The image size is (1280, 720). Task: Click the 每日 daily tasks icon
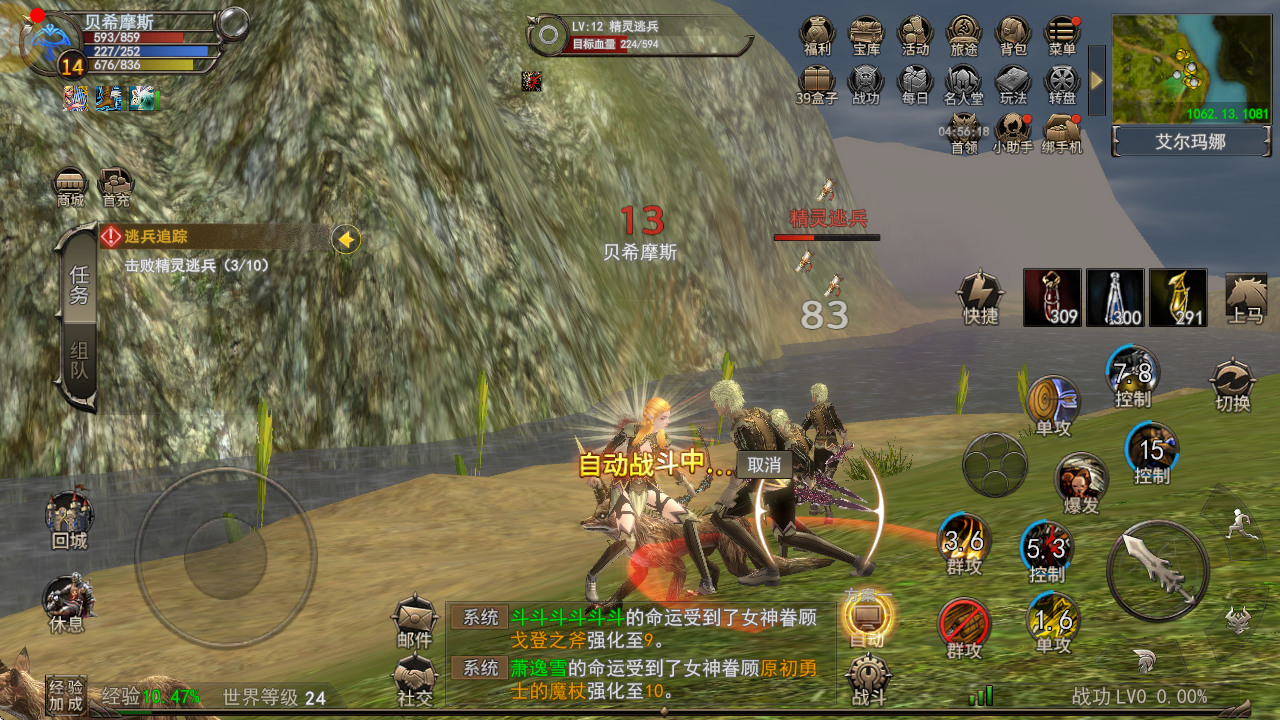(915, 82)
